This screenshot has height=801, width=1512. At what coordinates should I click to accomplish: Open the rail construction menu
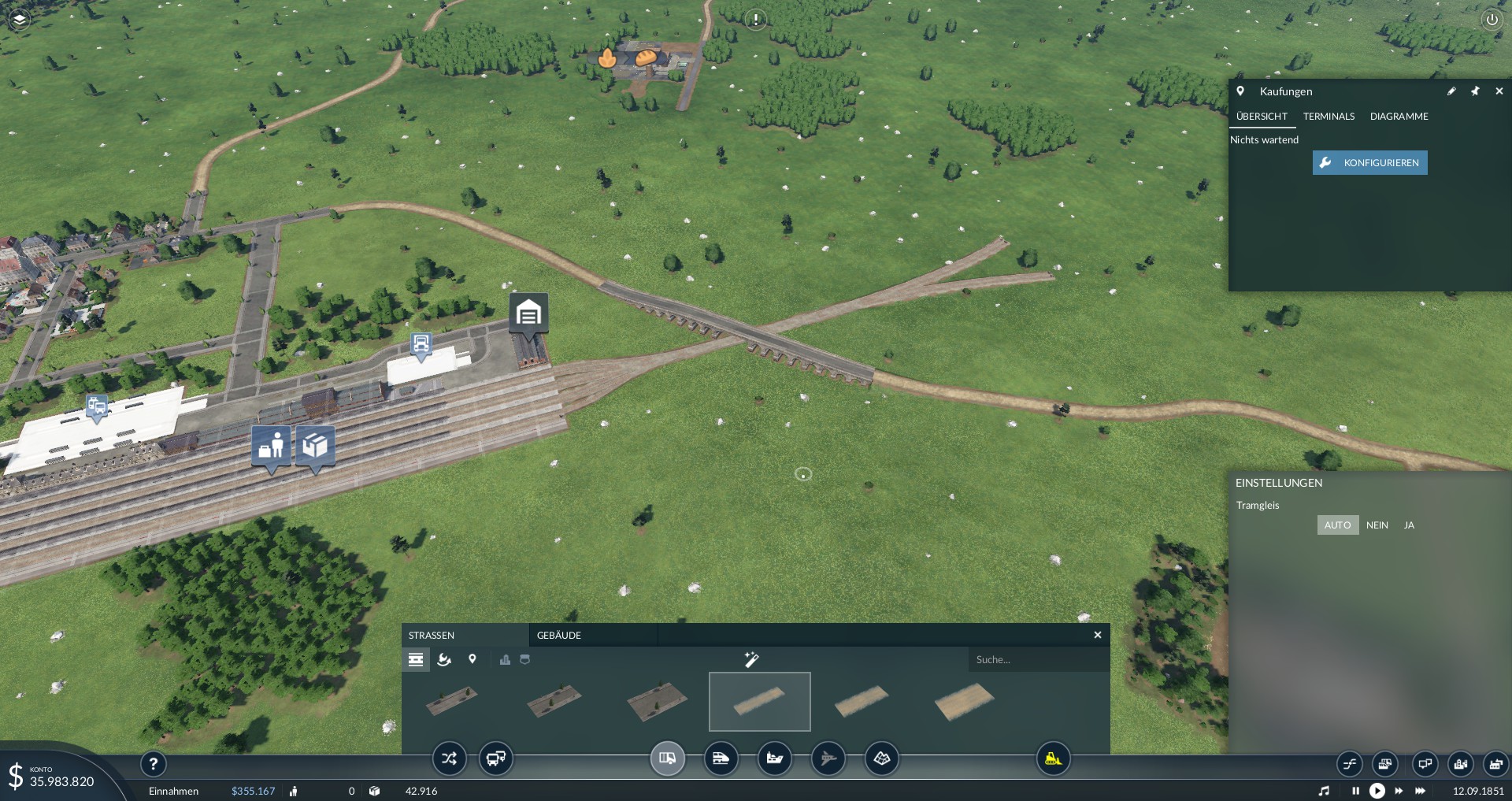point(721,758)
